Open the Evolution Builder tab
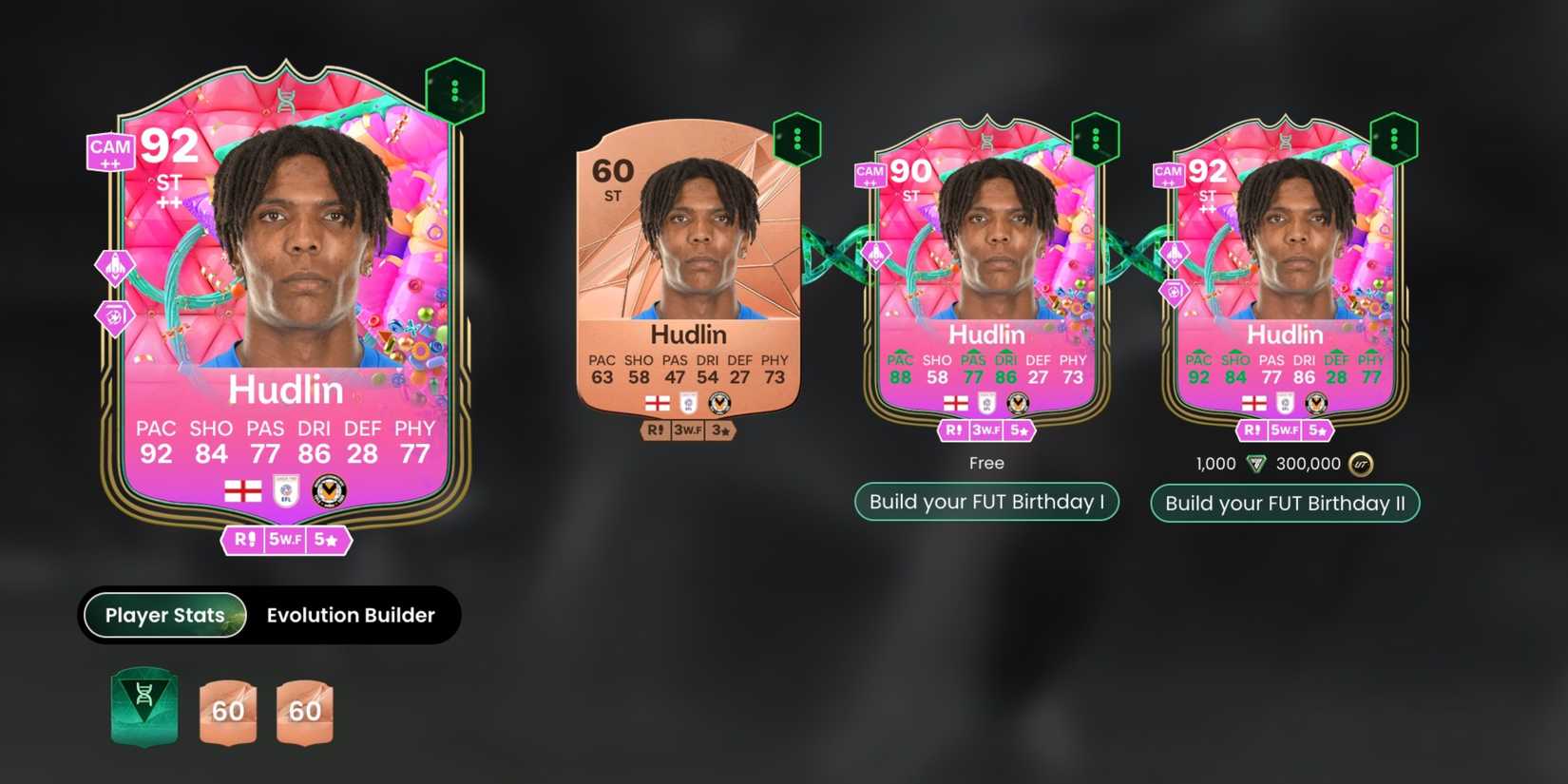The image size is (1568, 784). 349,615
